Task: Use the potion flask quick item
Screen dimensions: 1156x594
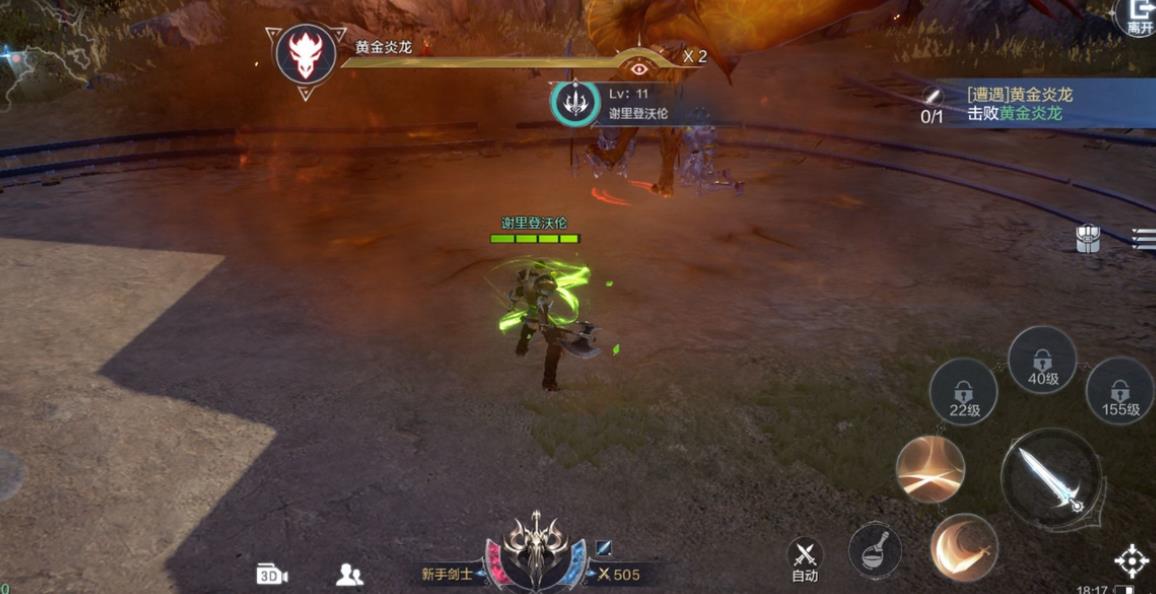Action: coord(875,550)
